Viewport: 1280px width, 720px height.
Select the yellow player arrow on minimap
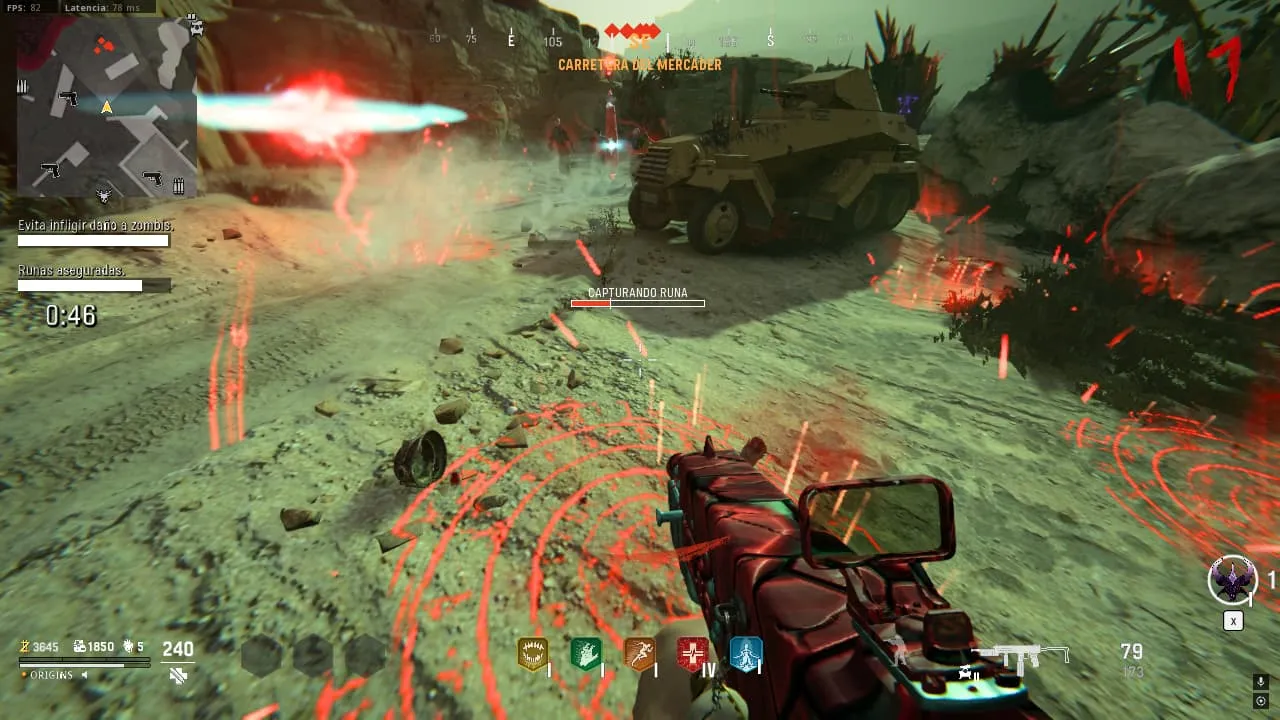point(107,106)
